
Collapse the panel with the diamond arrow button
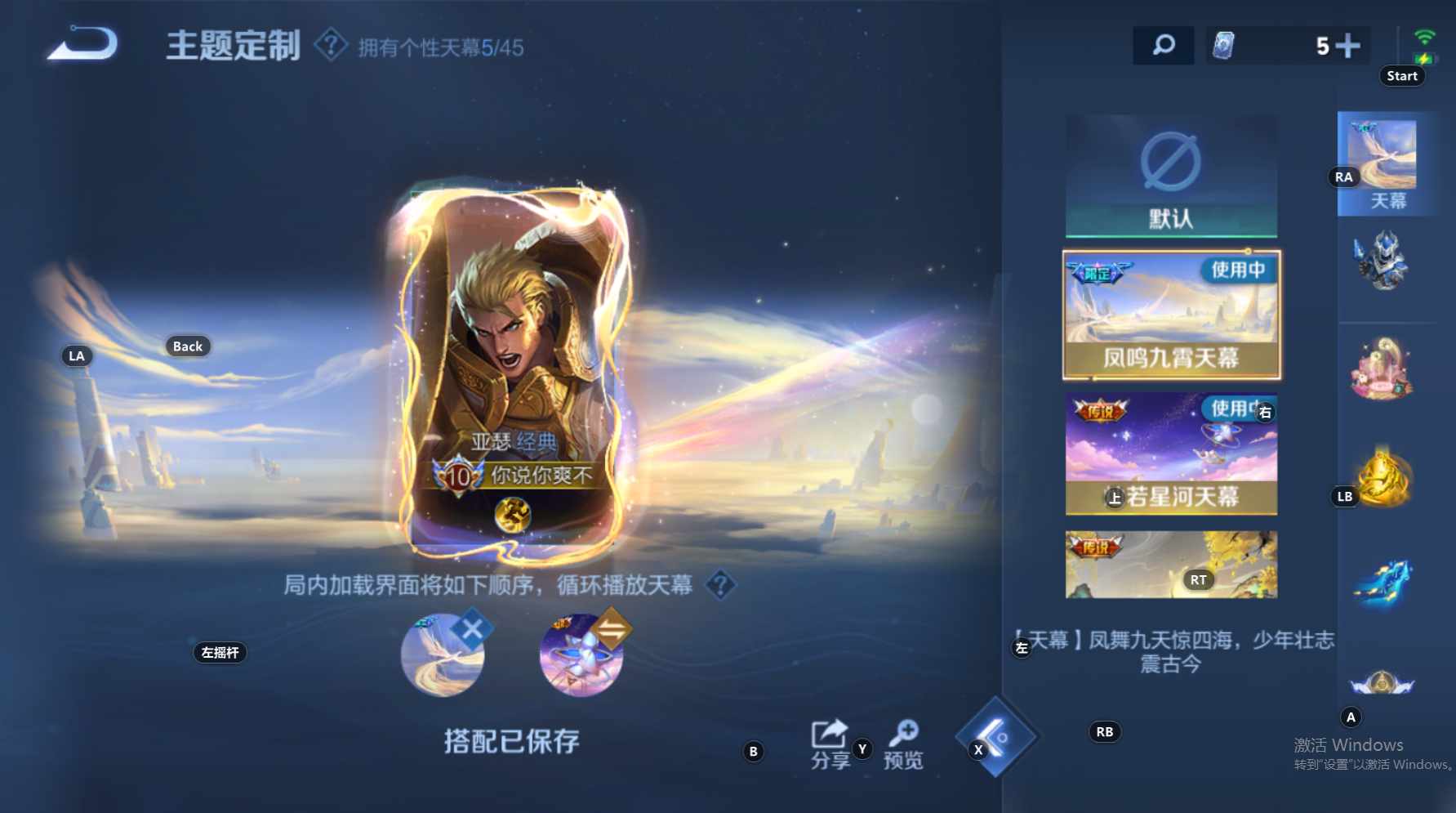click(998, 737)
